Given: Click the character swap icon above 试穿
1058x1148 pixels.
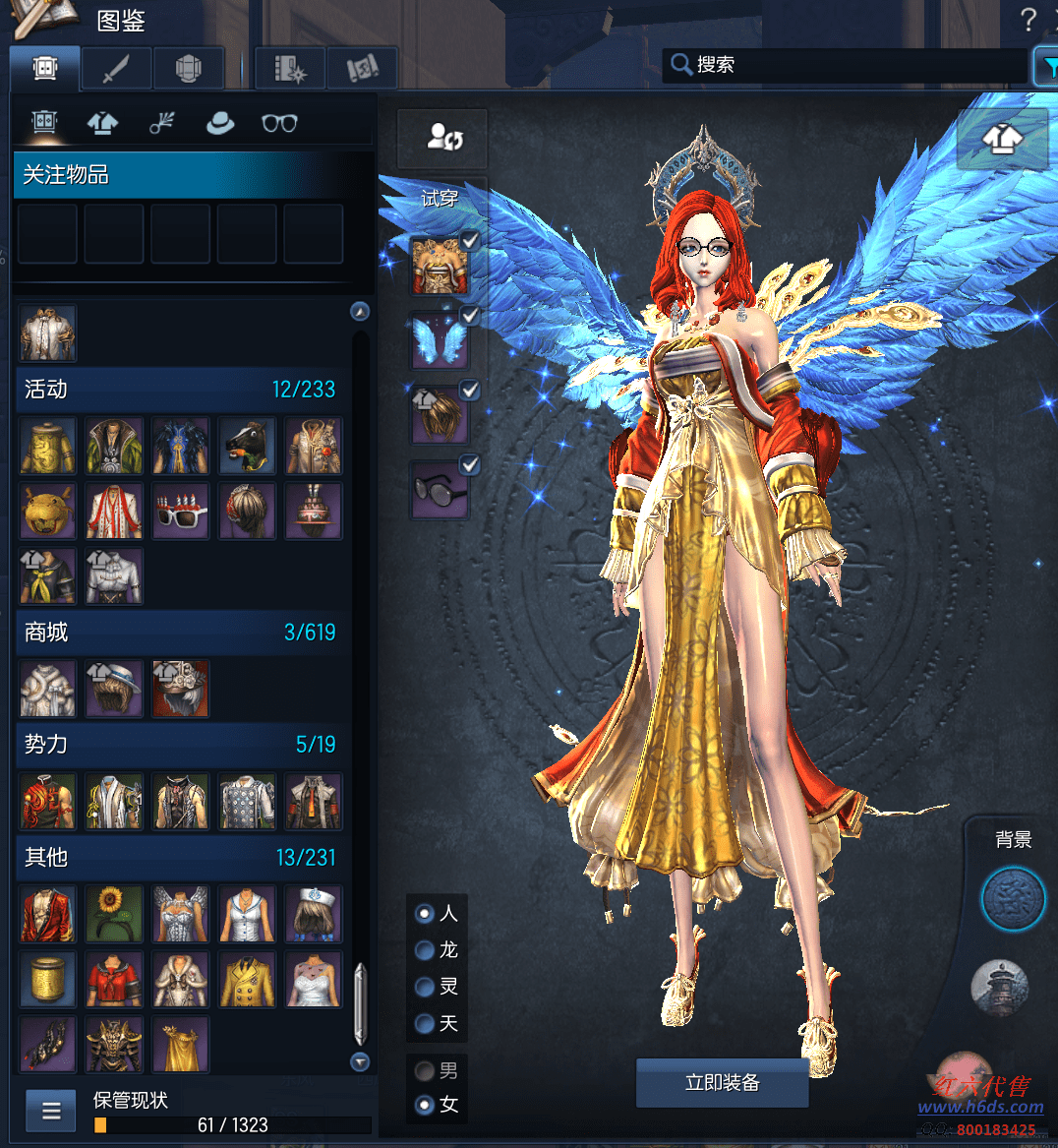Looking at the screenshot, I should click(x=444, y=139).
